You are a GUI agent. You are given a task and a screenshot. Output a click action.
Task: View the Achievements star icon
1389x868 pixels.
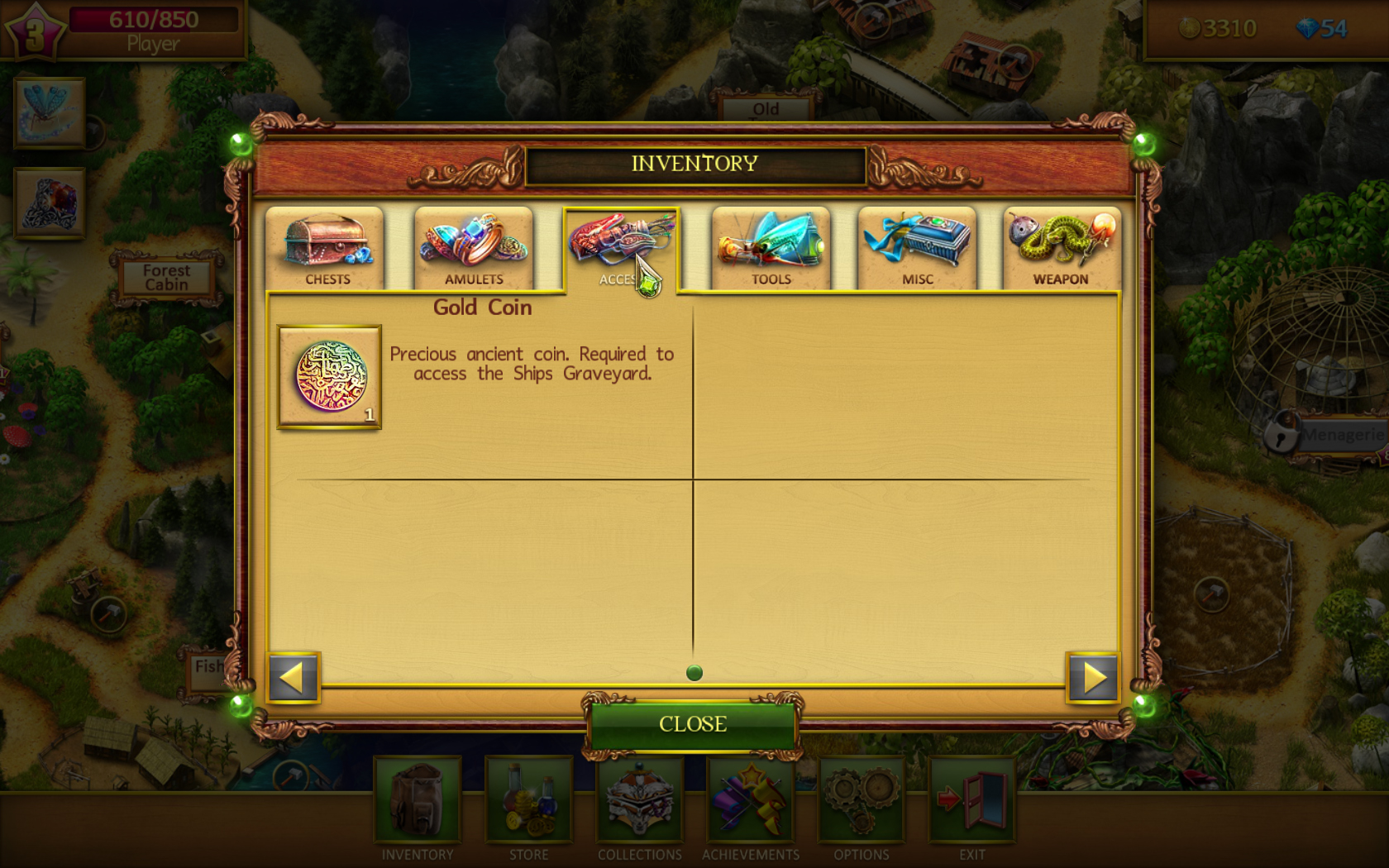(x=751, y=802)
